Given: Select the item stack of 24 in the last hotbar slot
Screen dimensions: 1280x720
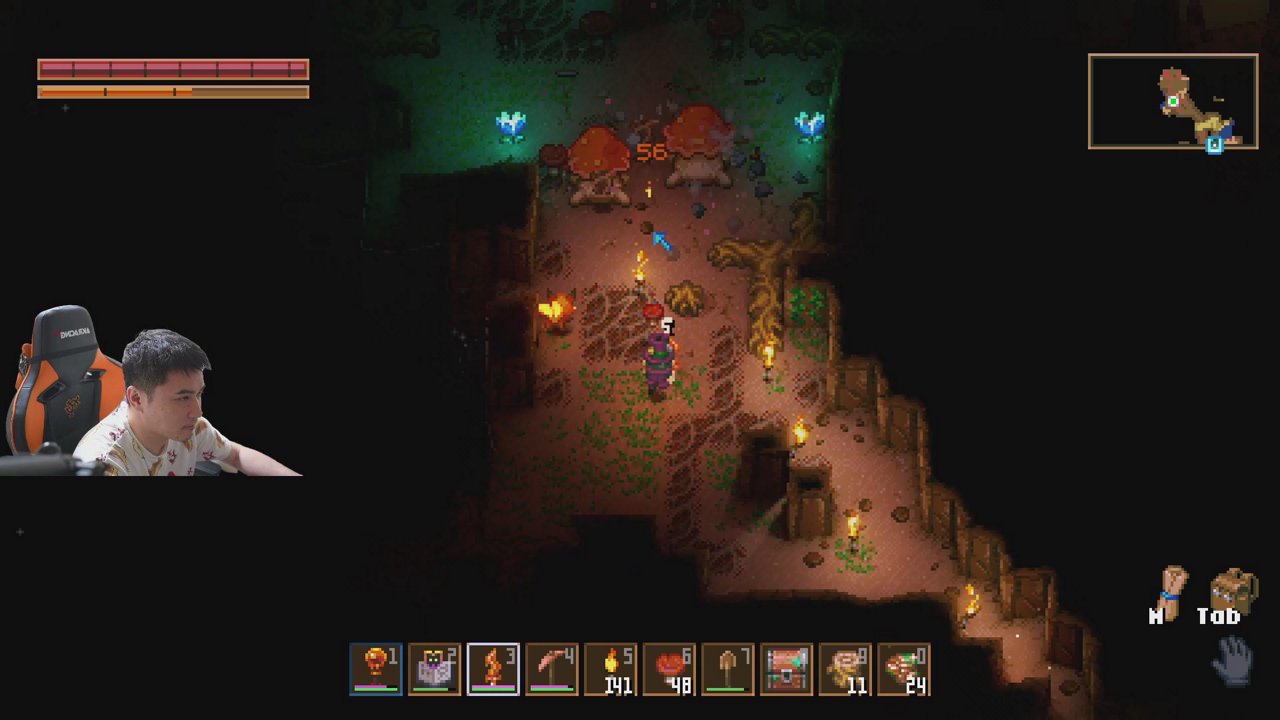Looking at the screenshot, I should pyautogui.click(x=904, y=669).
